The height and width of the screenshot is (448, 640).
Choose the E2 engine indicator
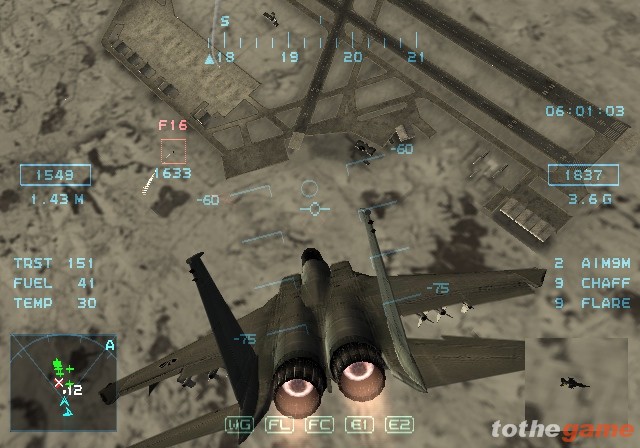pyautogui.click(x=399, y=424)
